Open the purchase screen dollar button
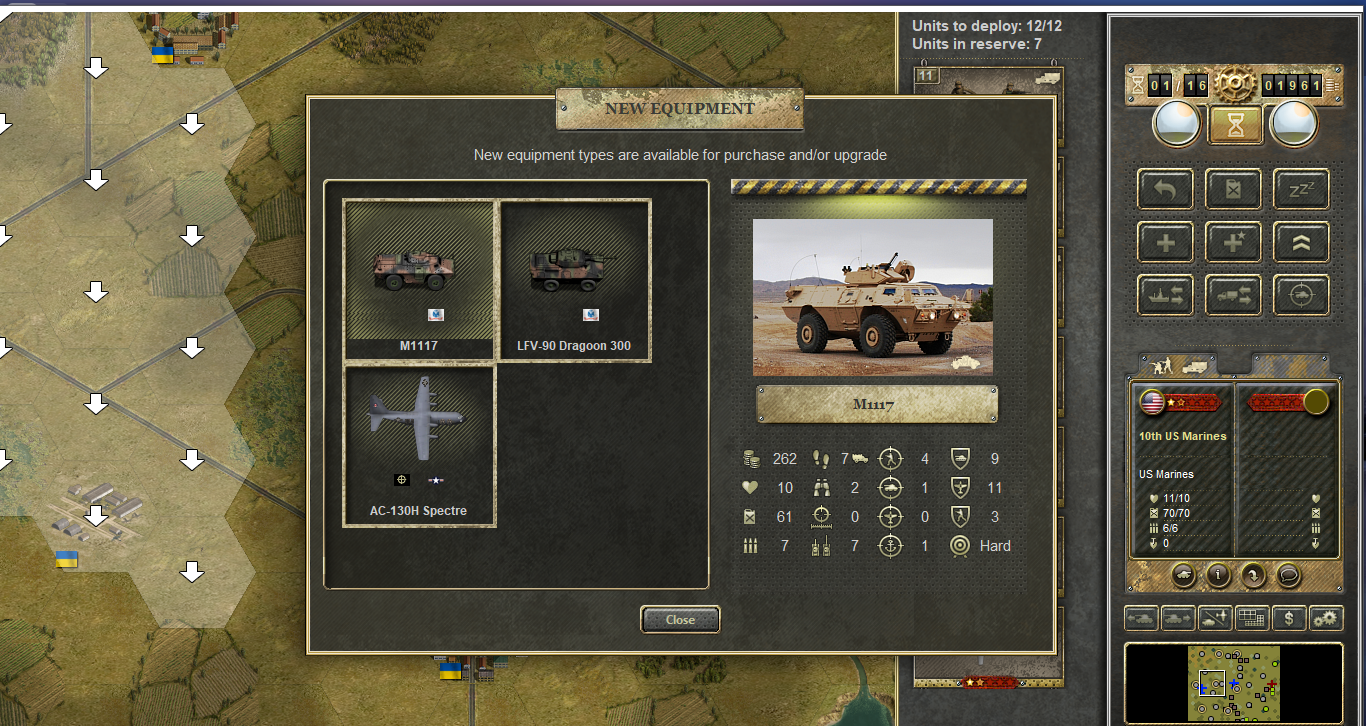Screen dimensions: 1366x726 point(1289,619)
